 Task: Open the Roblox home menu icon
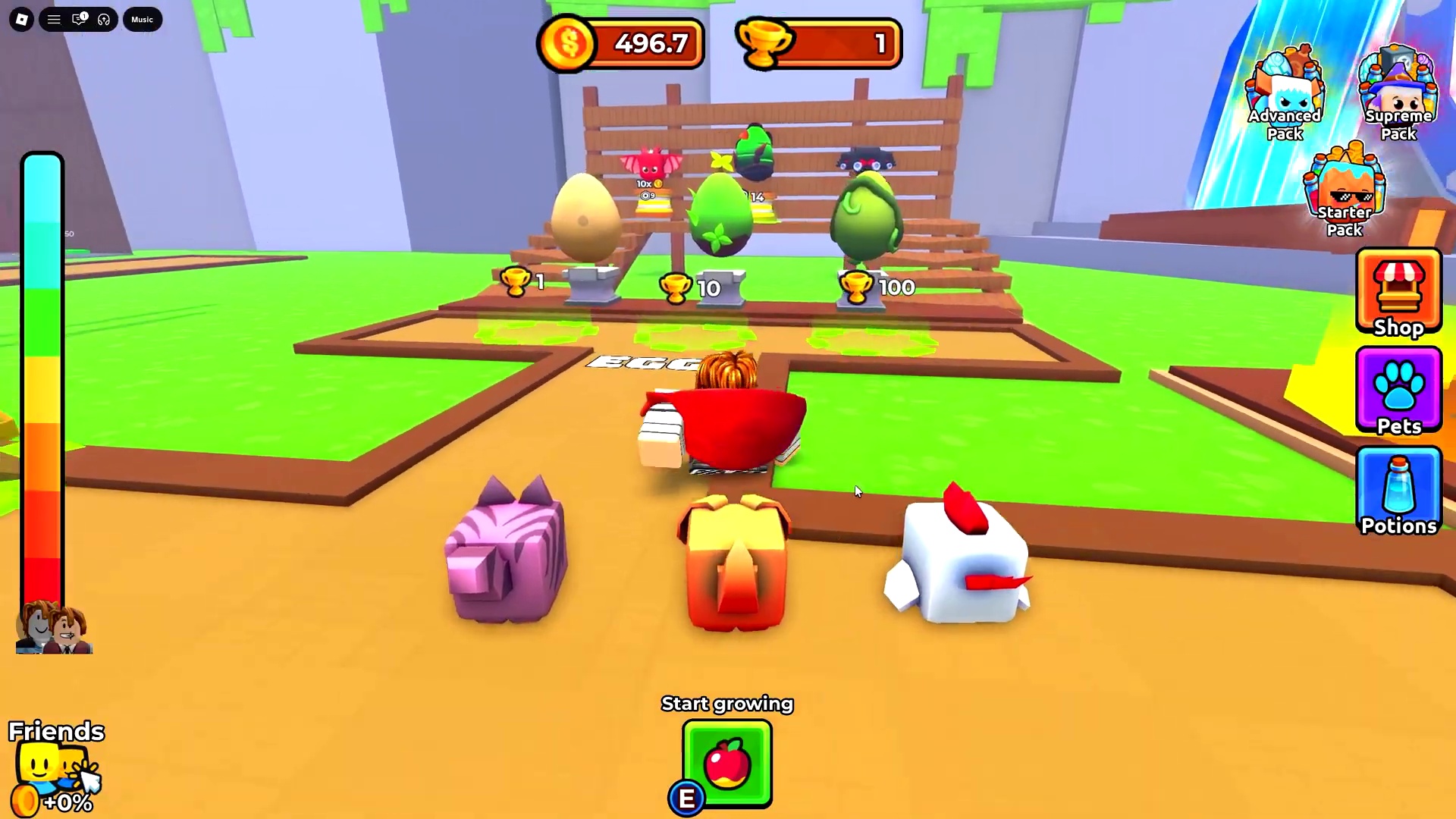tap(21, 19)
